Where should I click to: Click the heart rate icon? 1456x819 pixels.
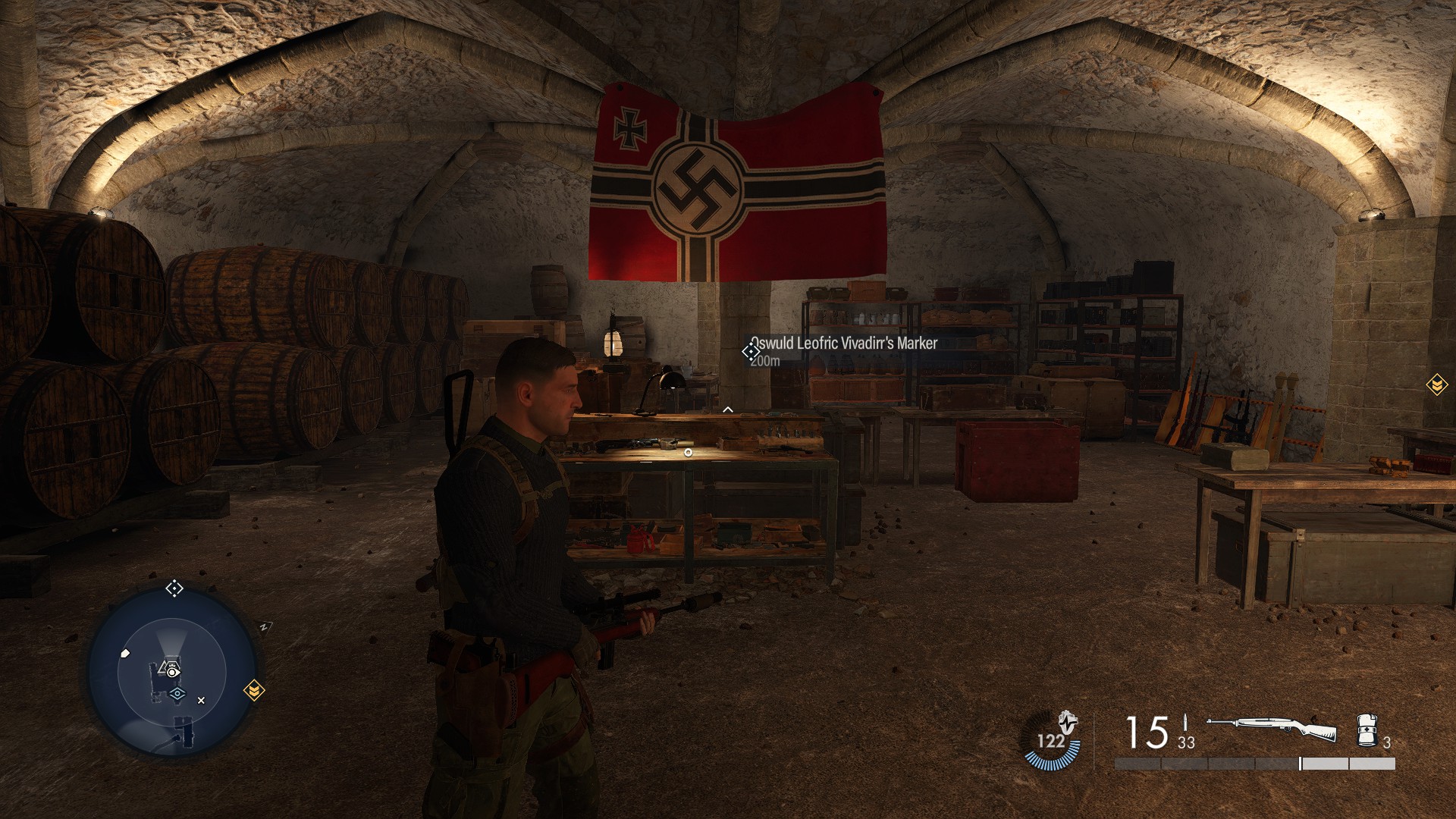click(1051, 739)
